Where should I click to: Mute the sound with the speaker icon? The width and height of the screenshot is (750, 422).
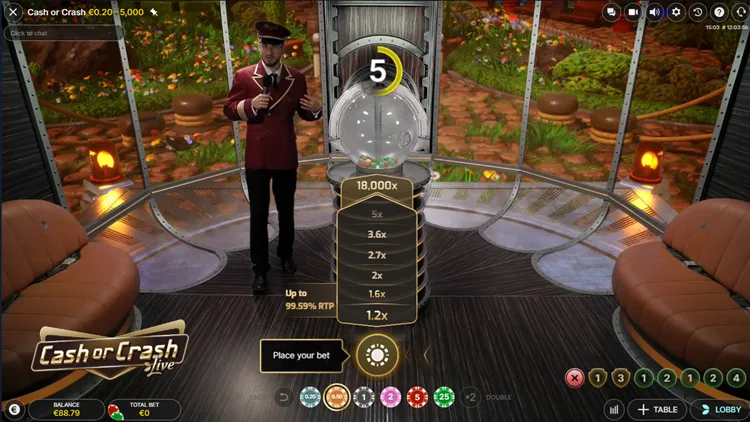click(x=655, y=12)
